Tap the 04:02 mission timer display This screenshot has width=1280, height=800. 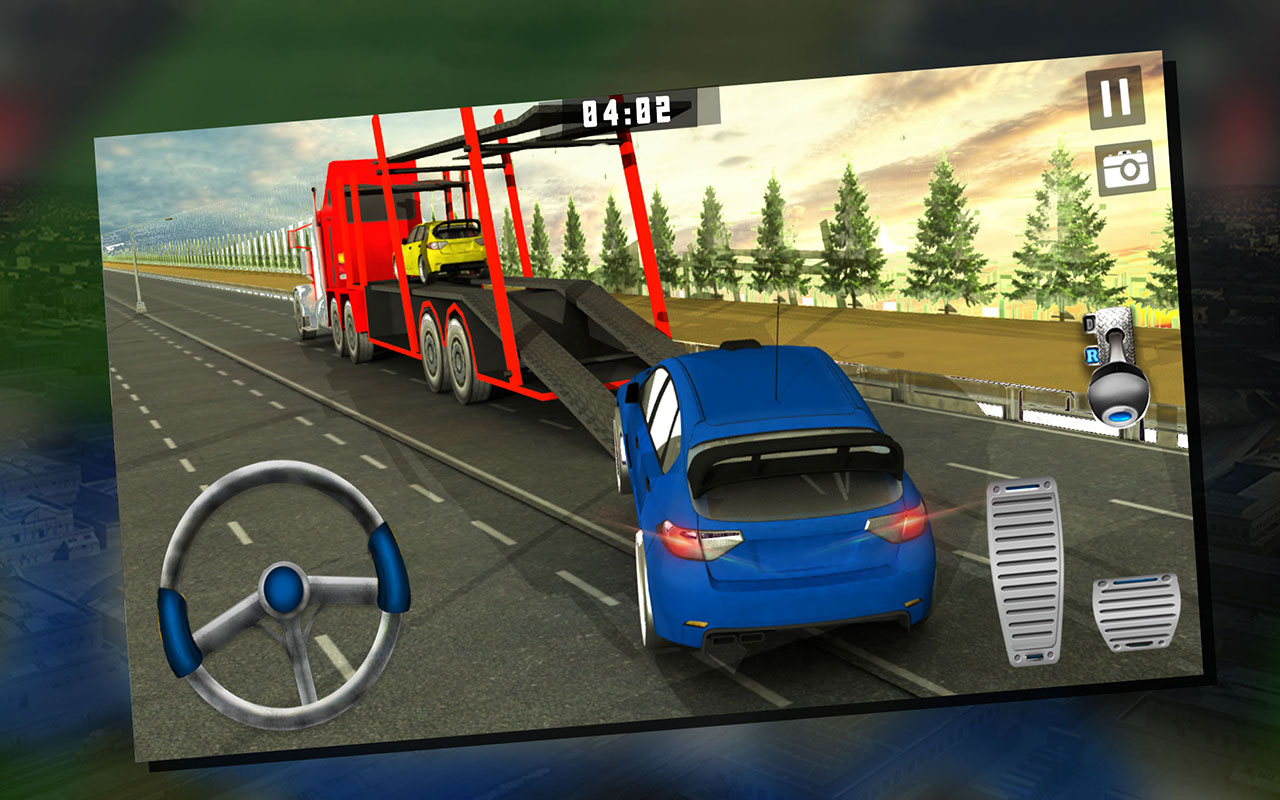click(x=626, y=112)
